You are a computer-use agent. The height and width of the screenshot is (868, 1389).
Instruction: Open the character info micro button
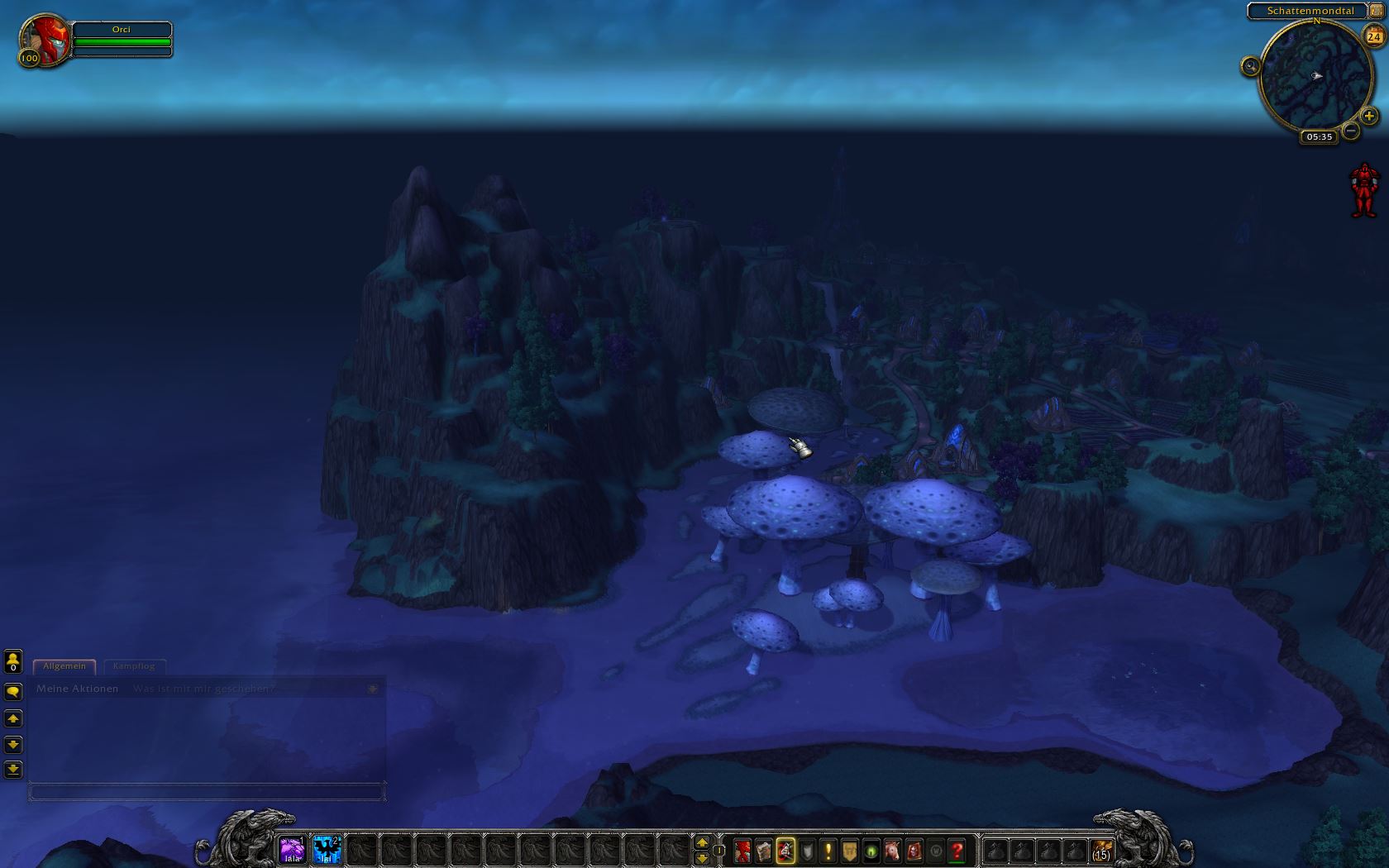[x=742, y=851]
